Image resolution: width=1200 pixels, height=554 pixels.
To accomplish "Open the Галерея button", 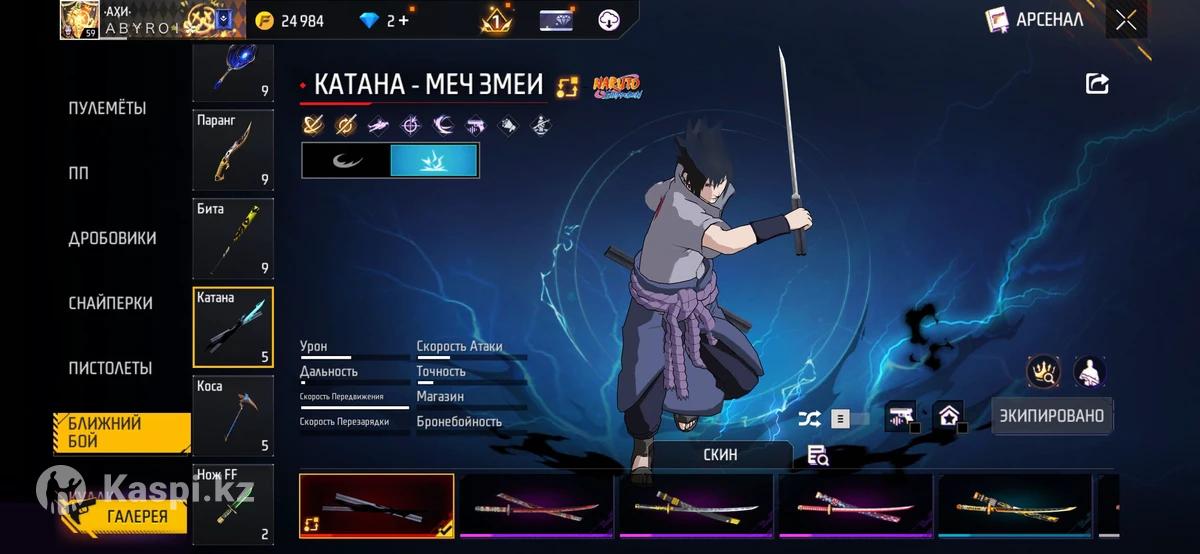I will [137, 516].
